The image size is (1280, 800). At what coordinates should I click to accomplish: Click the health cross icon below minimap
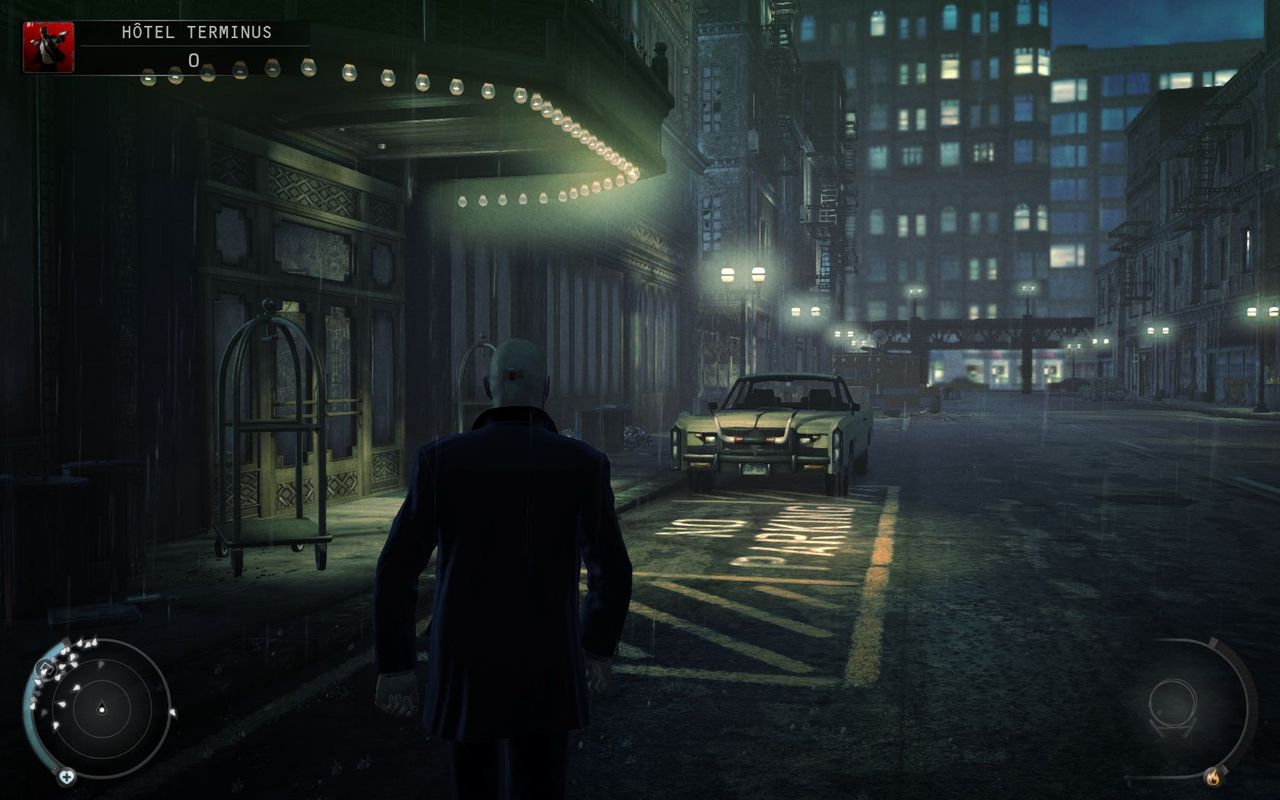point(66,776)
